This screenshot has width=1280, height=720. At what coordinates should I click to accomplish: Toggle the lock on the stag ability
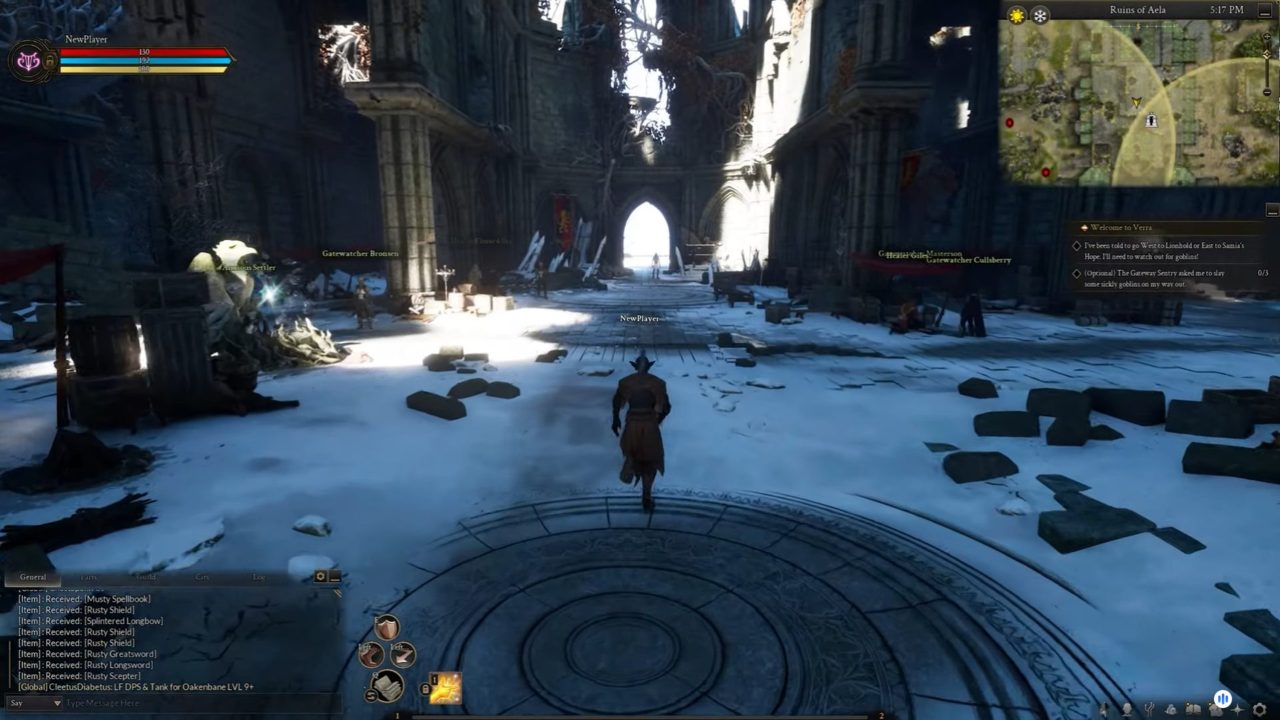point(423,687)
